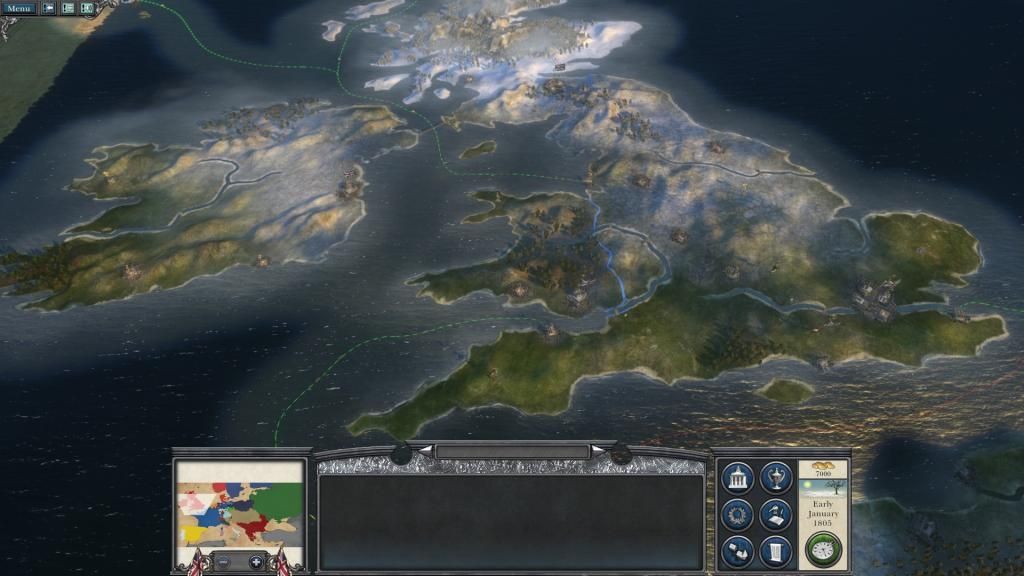This screenshot has width=1024, height=576.
Task: Open the scattered papers button
Action: click(737, 551)
